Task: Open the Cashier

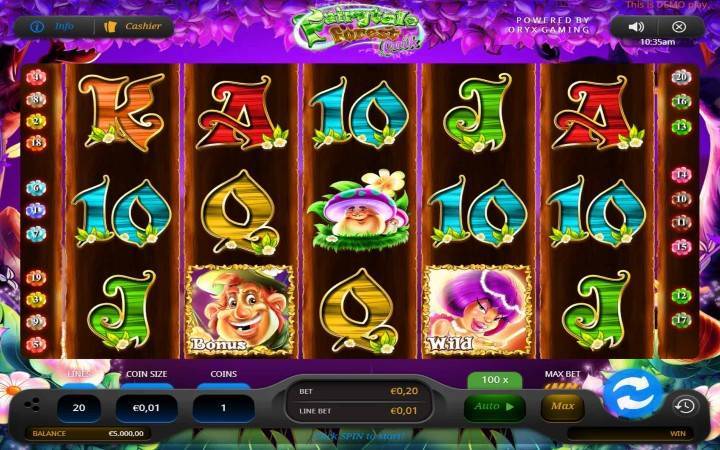Action: pyautogui.click(x=138, y=27)
